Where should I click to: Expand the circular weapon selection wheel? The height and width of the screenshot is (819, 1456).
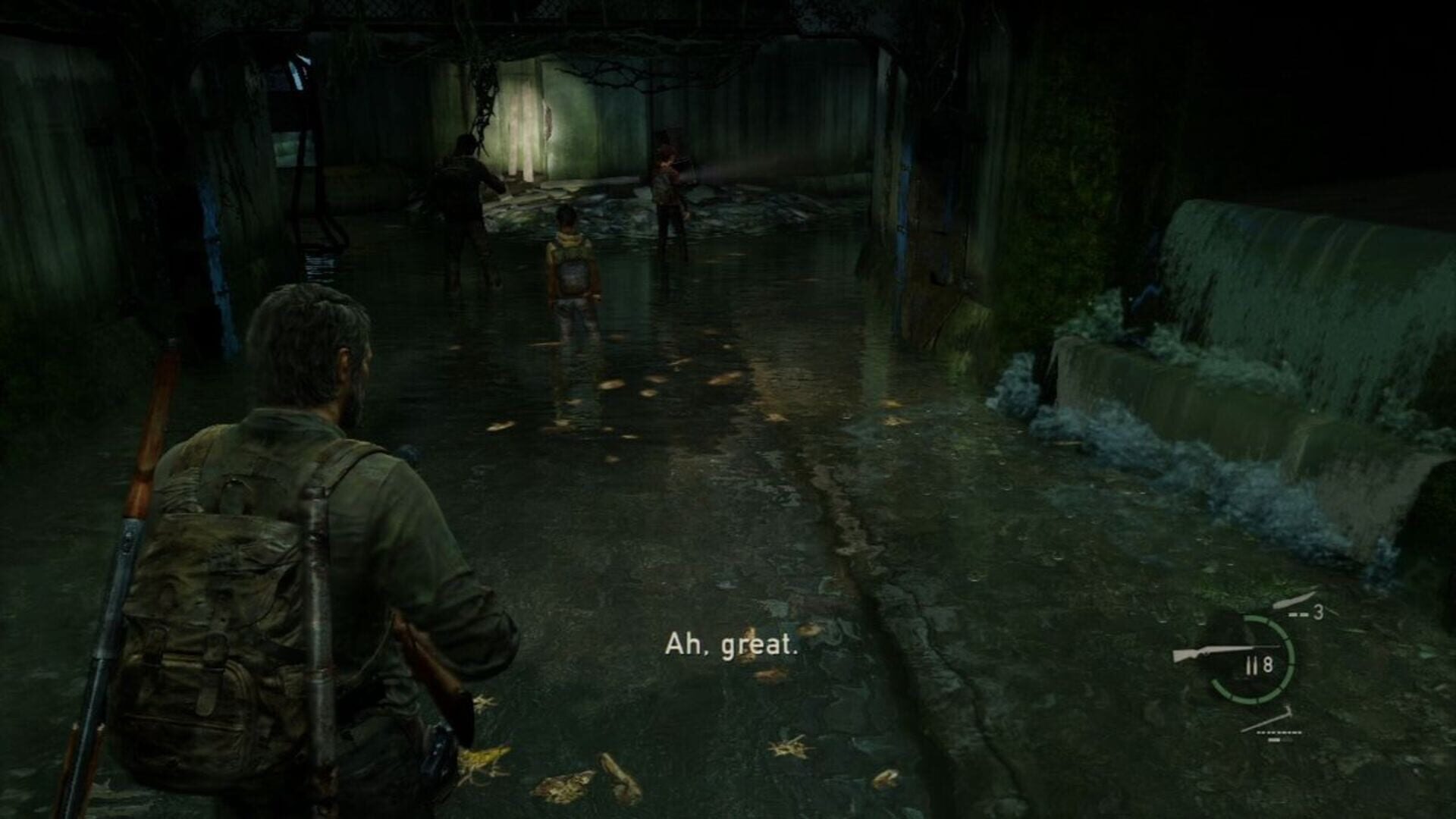1251,661
